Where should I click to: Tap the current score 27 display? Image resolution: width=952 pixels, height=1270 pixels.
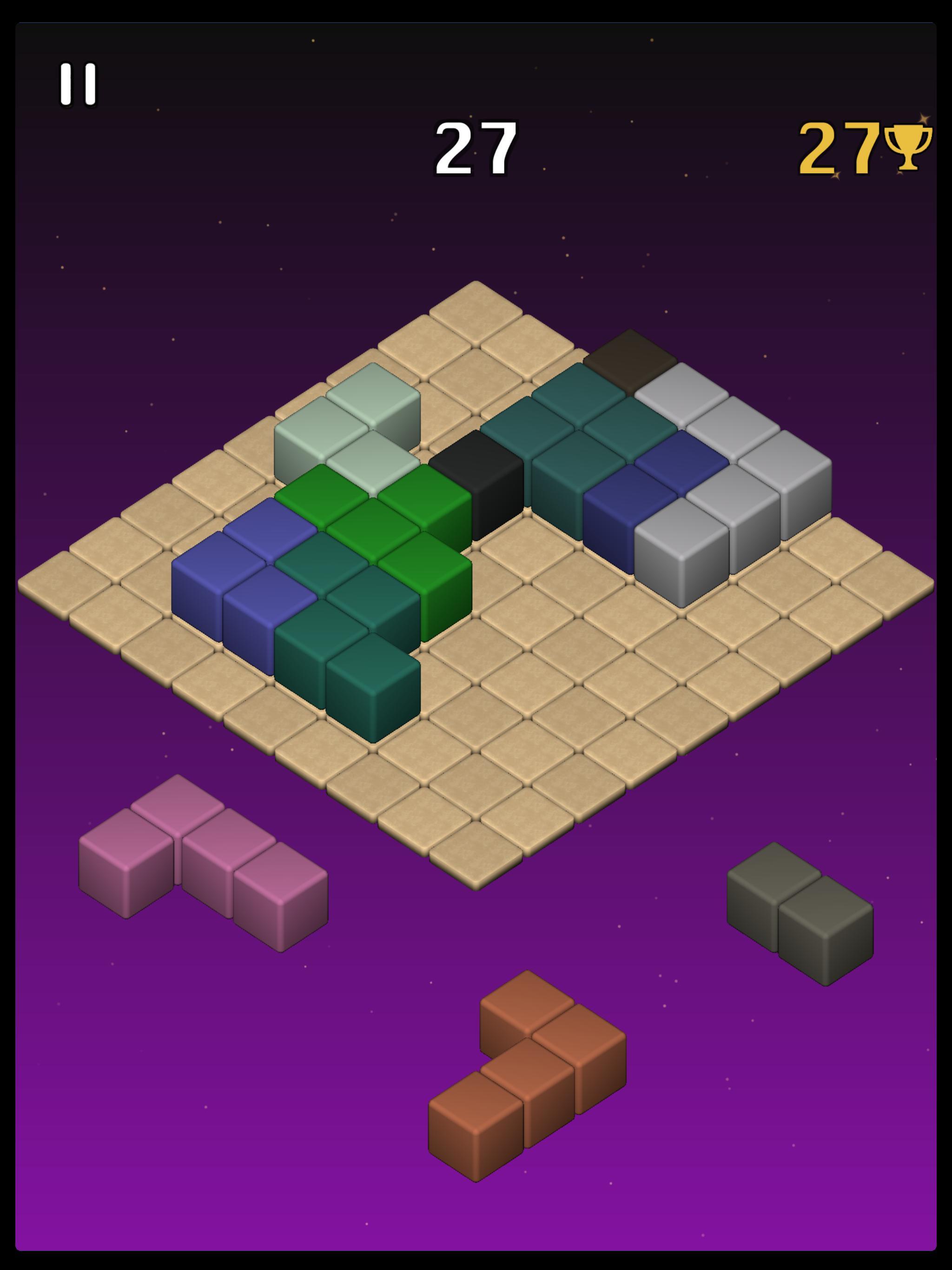click(x=476, y=148)
